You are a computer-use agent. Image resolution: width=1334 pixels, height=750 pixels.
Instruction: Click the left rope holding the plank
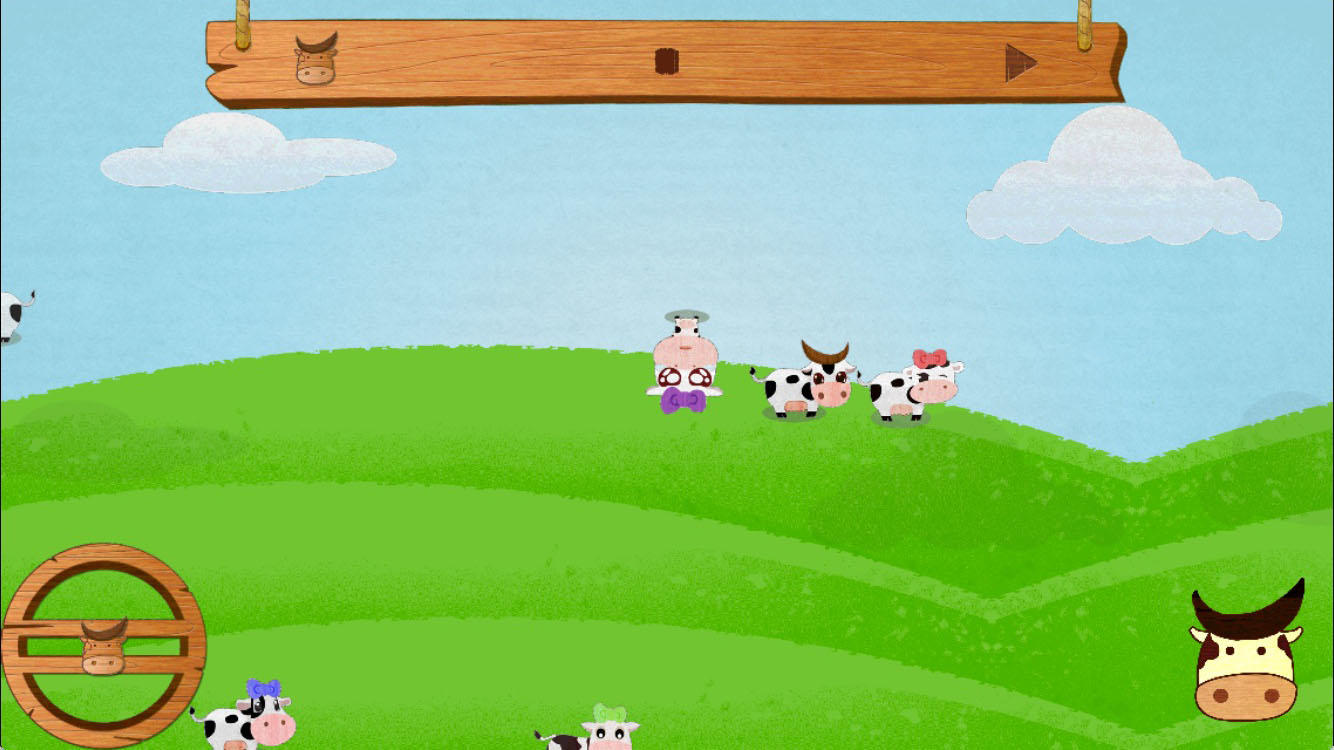[x=243, y=12]
